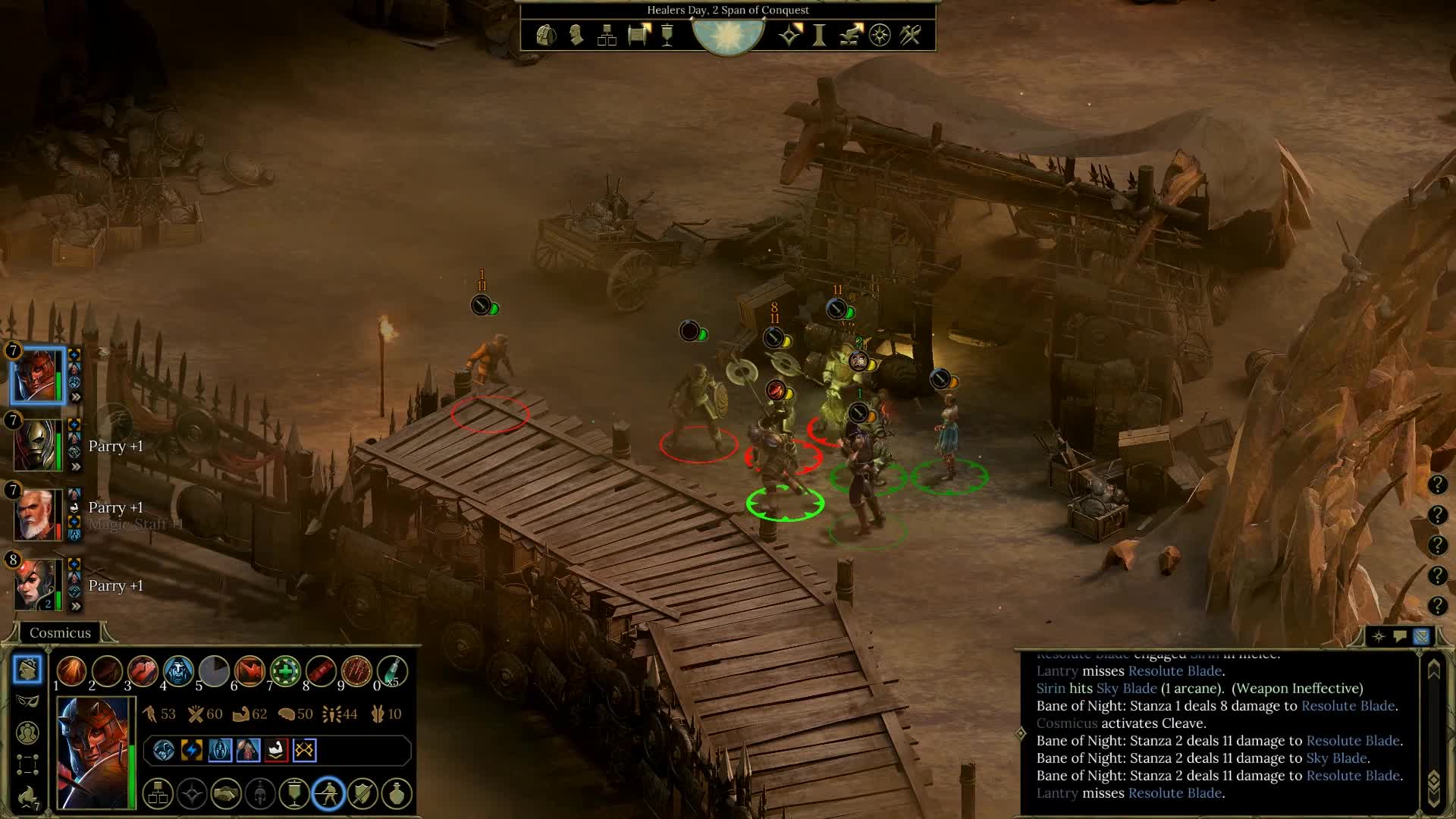This screenshot has width=1456, height=819.
Task: Open the handshake icon in the action bar
Action: 225,794
